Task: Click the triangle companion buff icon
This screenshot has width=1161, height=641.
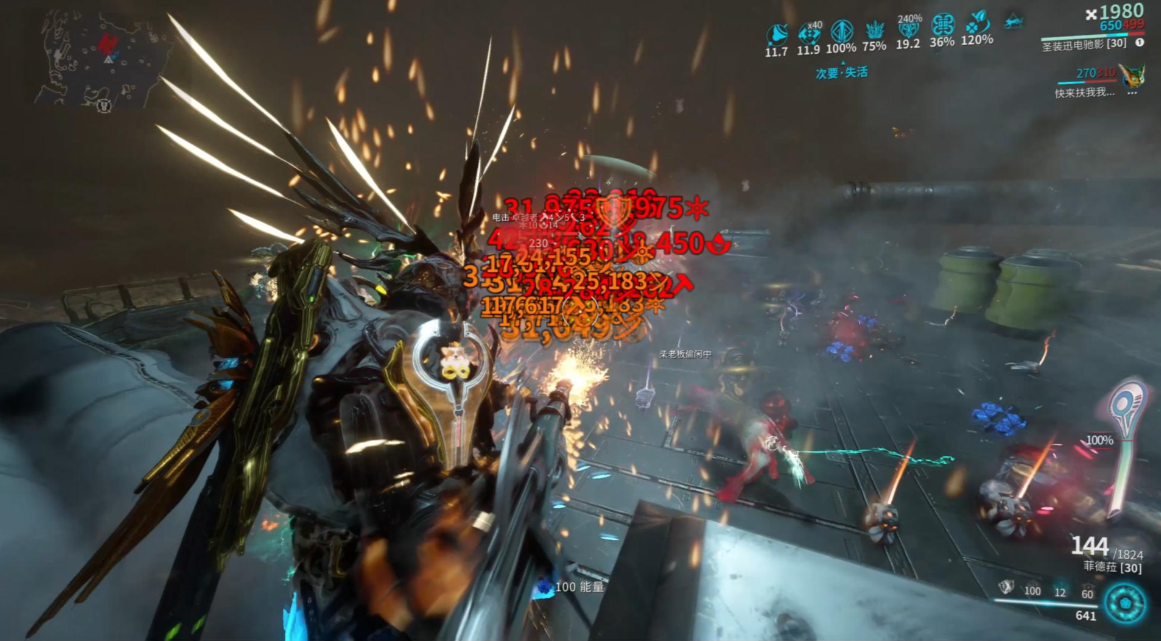Action: pyautogui.click(x=1013, y=21)
